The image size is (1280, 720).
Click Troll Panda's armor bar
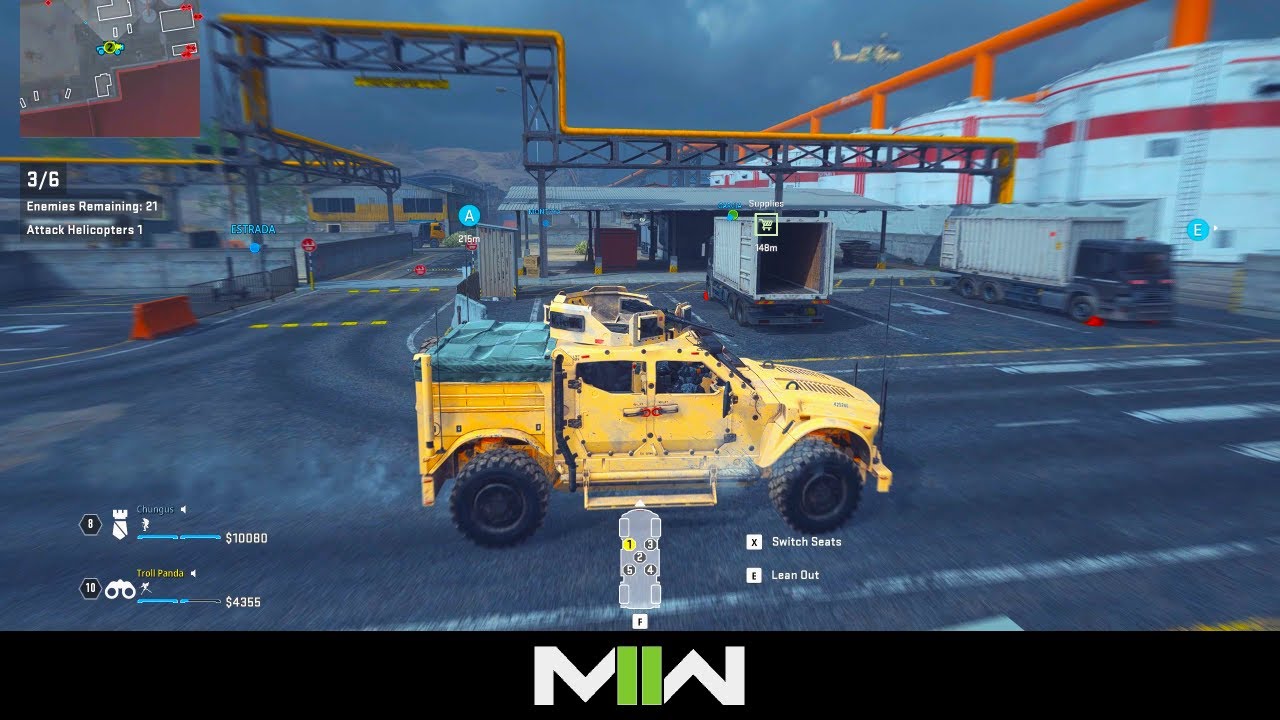point(178,601)
